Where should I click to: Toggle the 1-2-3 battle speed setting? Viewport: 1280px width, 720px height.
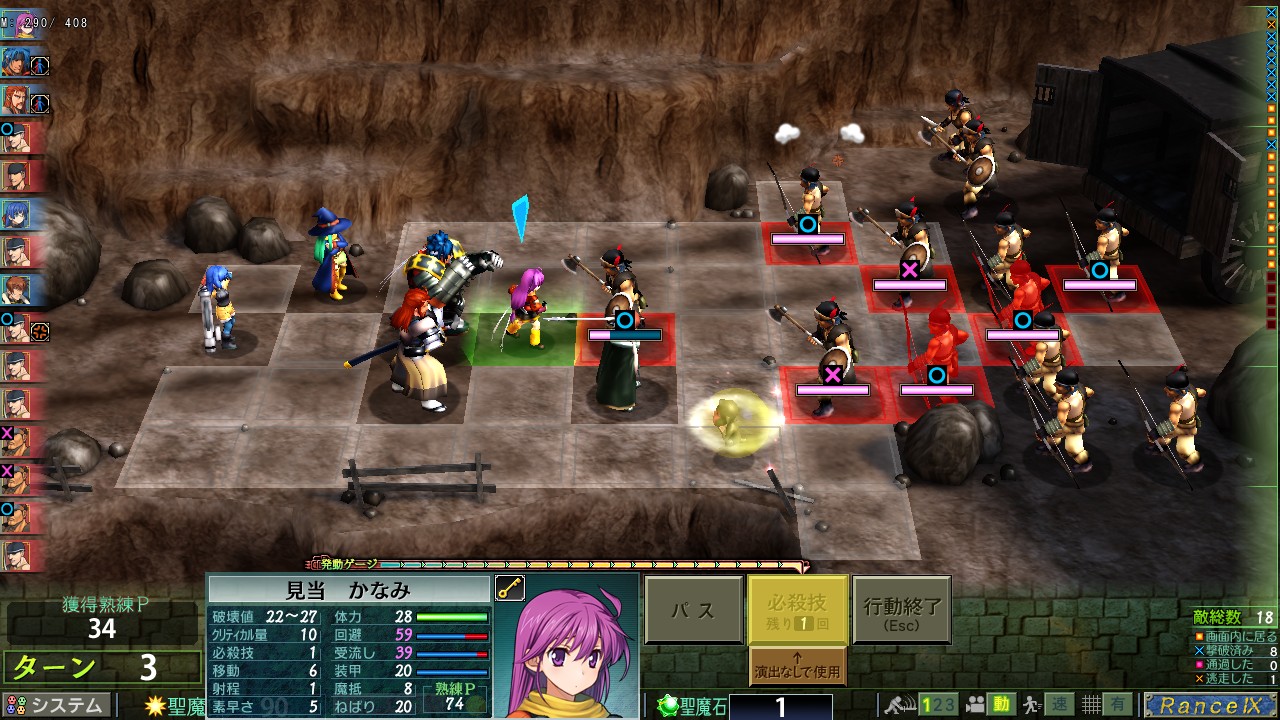[x=938, y=705]
